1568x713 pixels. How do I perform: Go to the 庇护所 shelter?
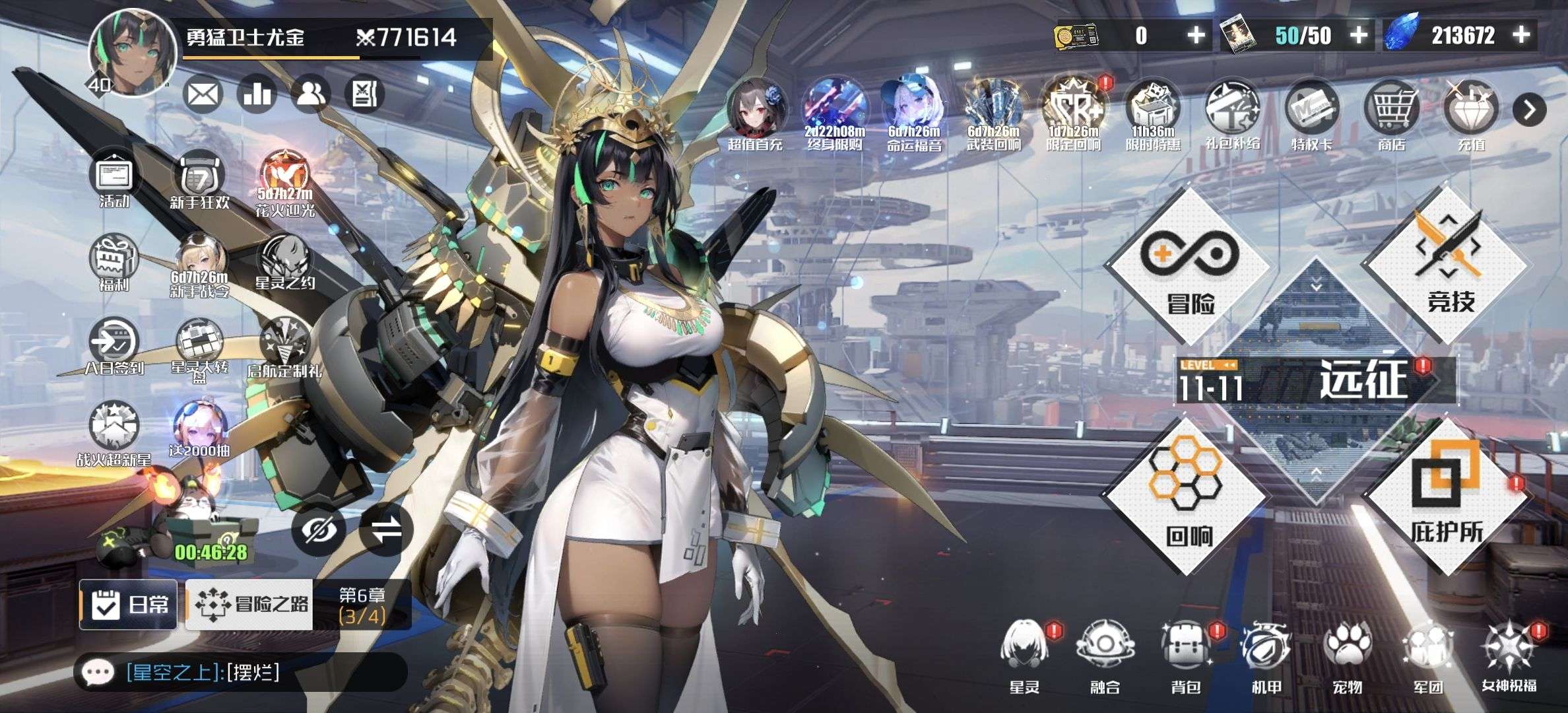pos(1447,496)
